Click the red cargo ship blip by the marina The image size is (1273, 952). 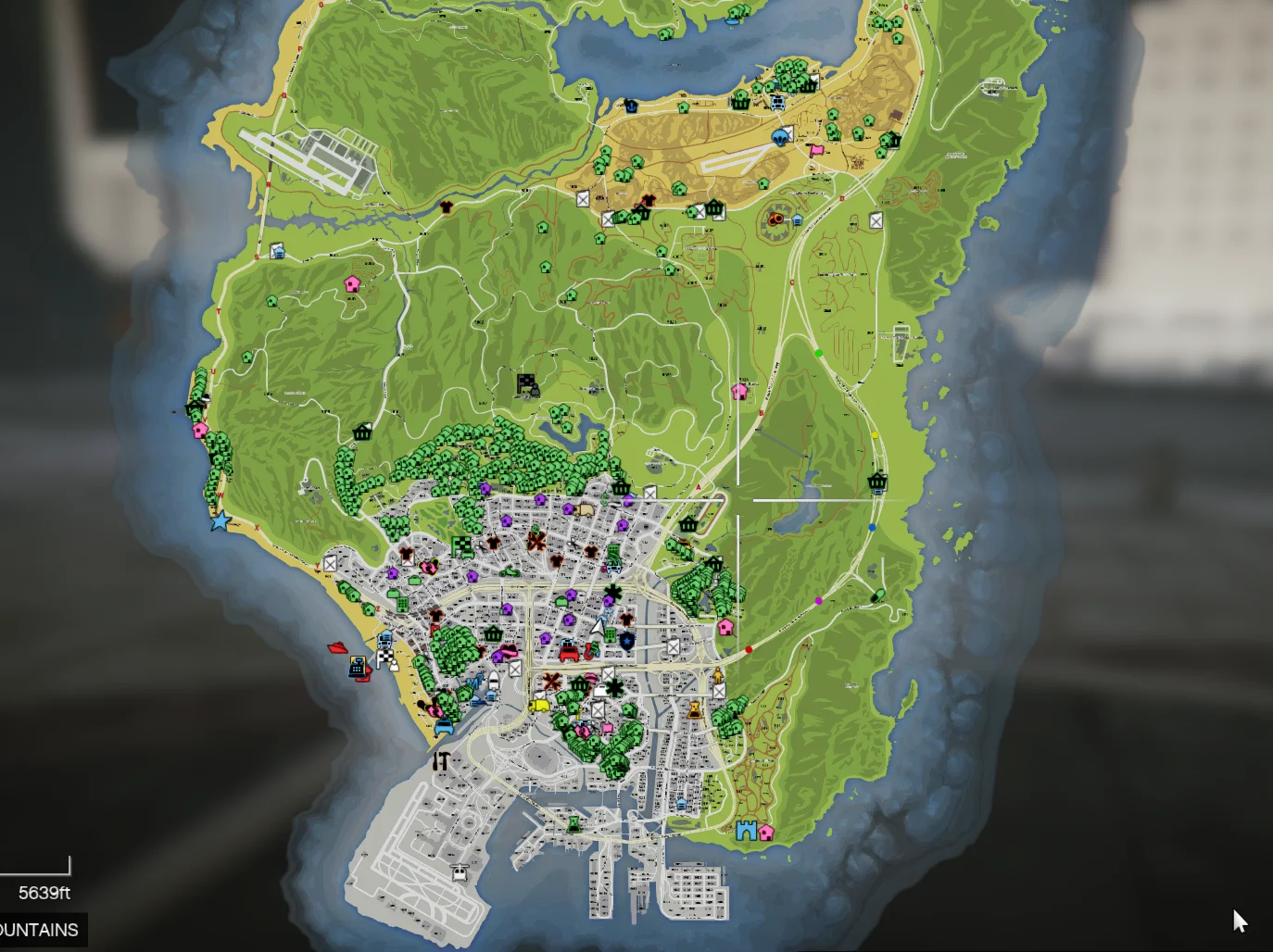coord(337,648)
